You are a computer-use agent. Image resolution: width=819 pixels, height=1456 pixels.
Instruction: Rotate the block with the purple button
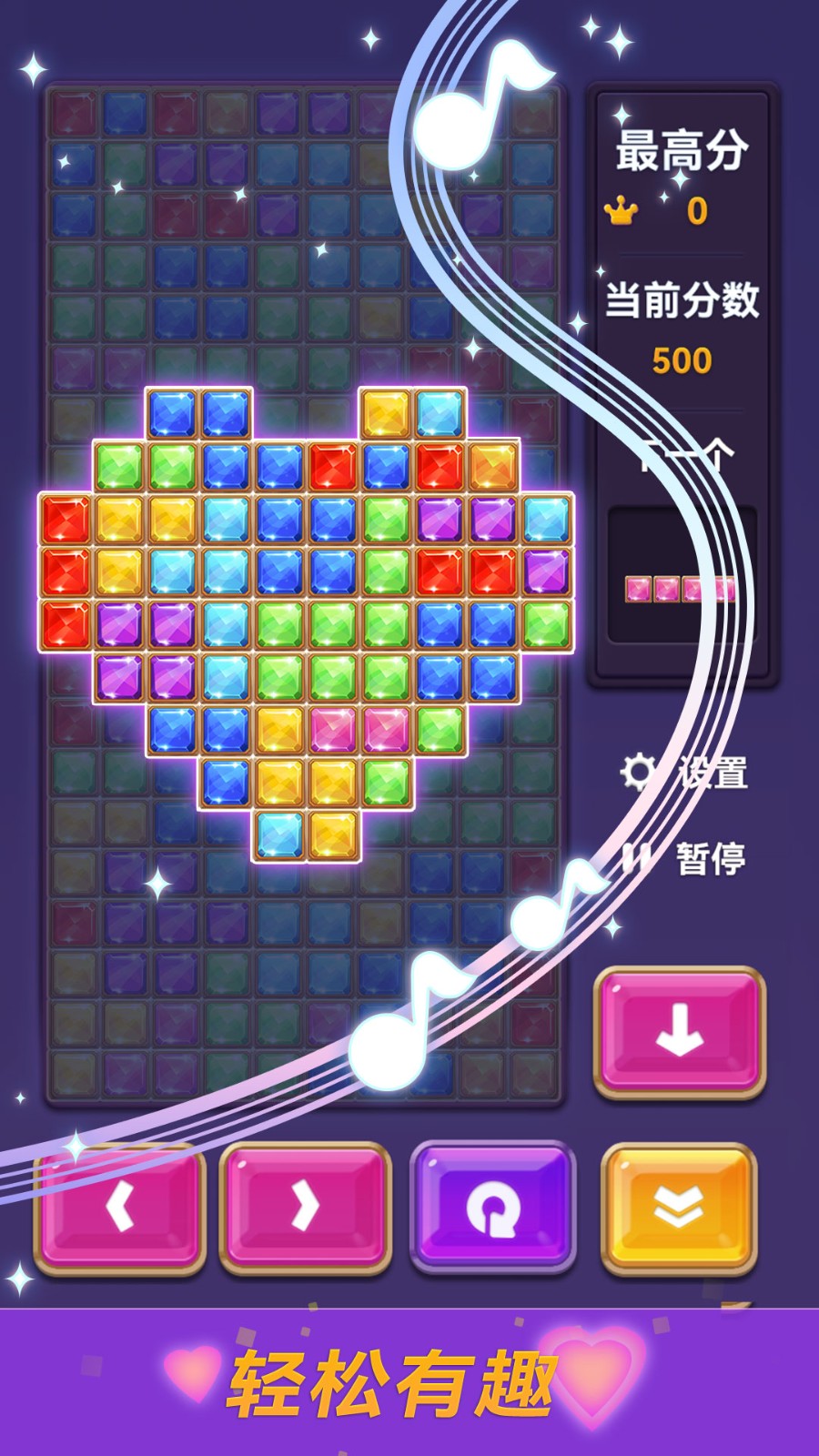492,1207
